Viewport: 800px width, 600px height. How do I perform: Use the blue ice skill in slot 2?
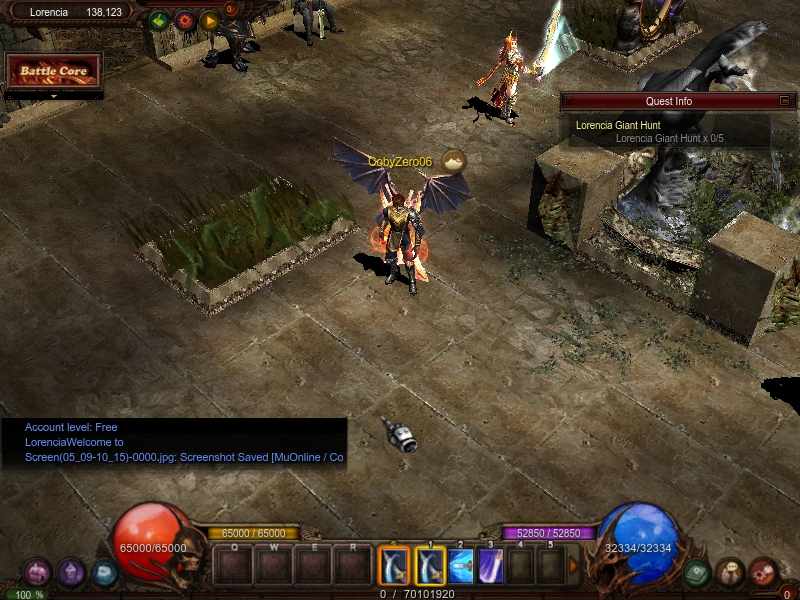pos(461,566)
